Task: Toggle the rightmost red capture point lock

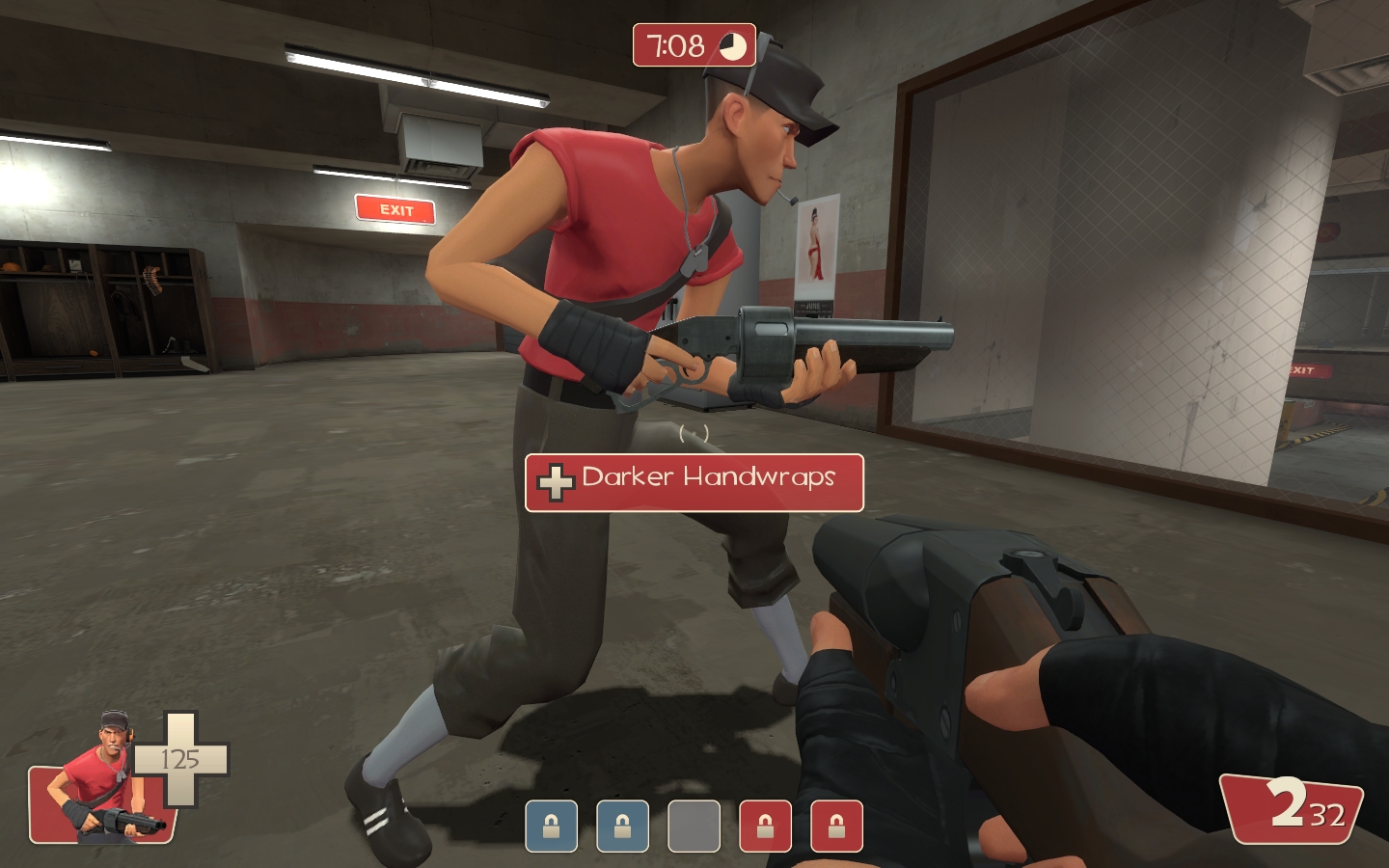Action: (x=836, y=827)
